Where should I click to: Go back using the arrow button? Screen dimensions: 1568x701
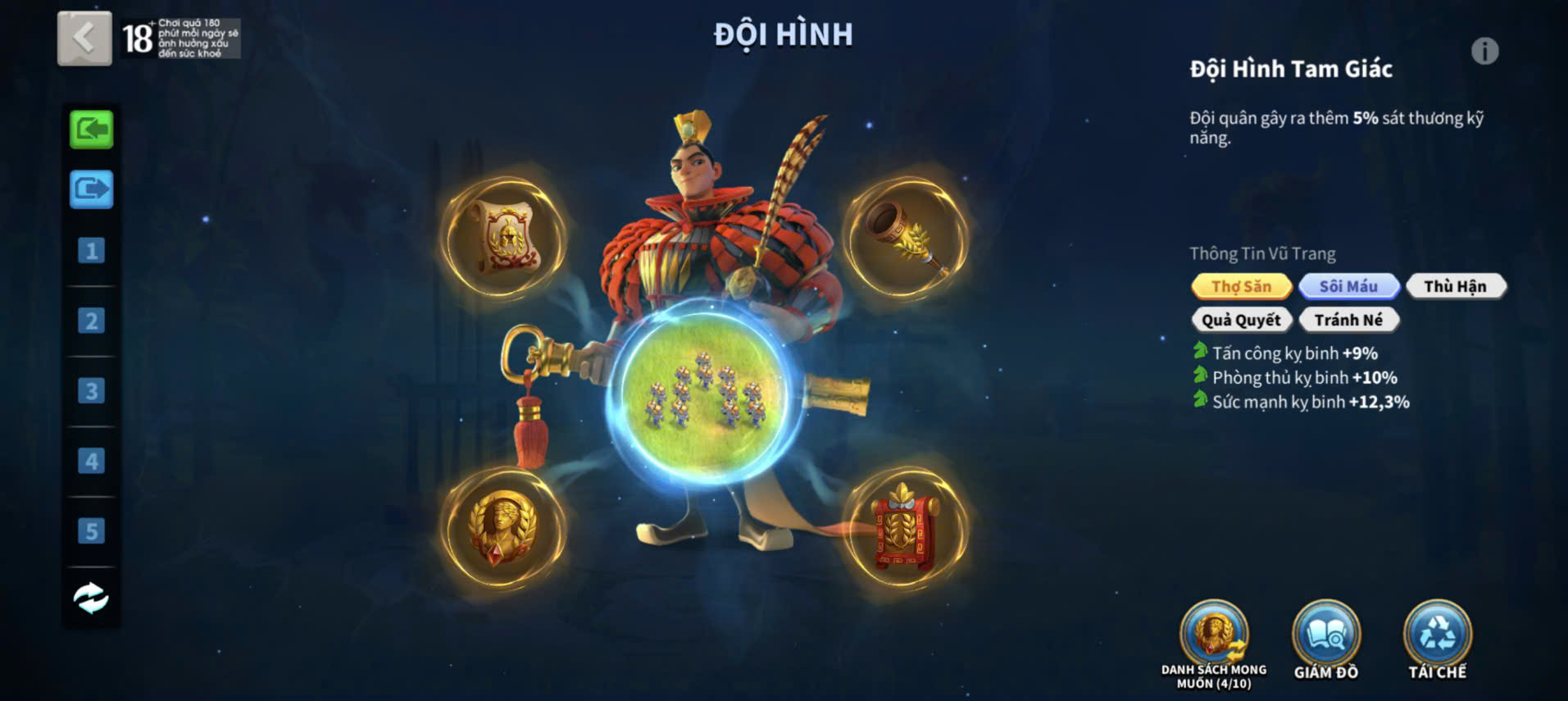click(84, 38)
